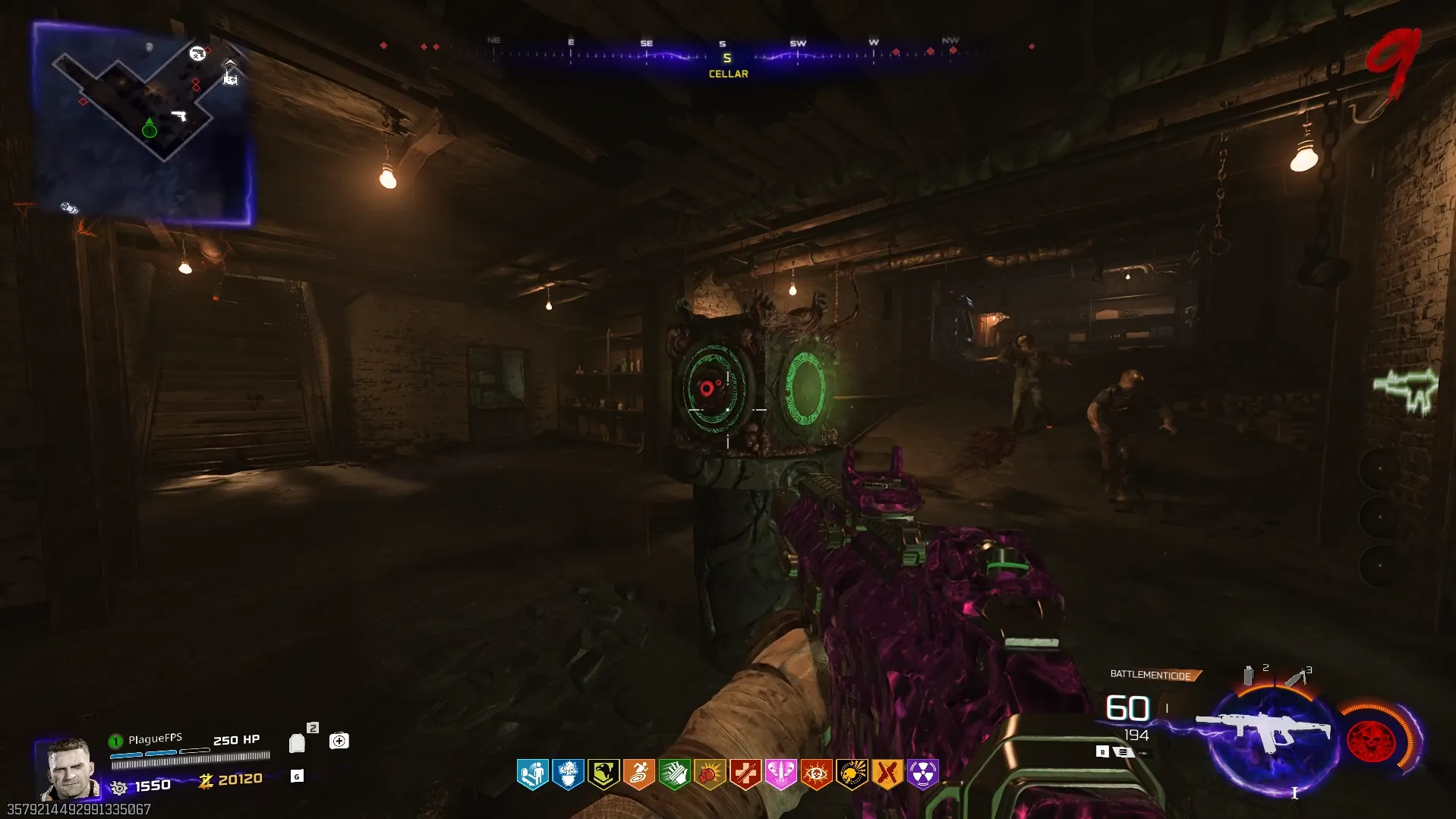The image size is (1456, 819).
Task: Select the lethal equipment icon
Action: click(1295, 676)
